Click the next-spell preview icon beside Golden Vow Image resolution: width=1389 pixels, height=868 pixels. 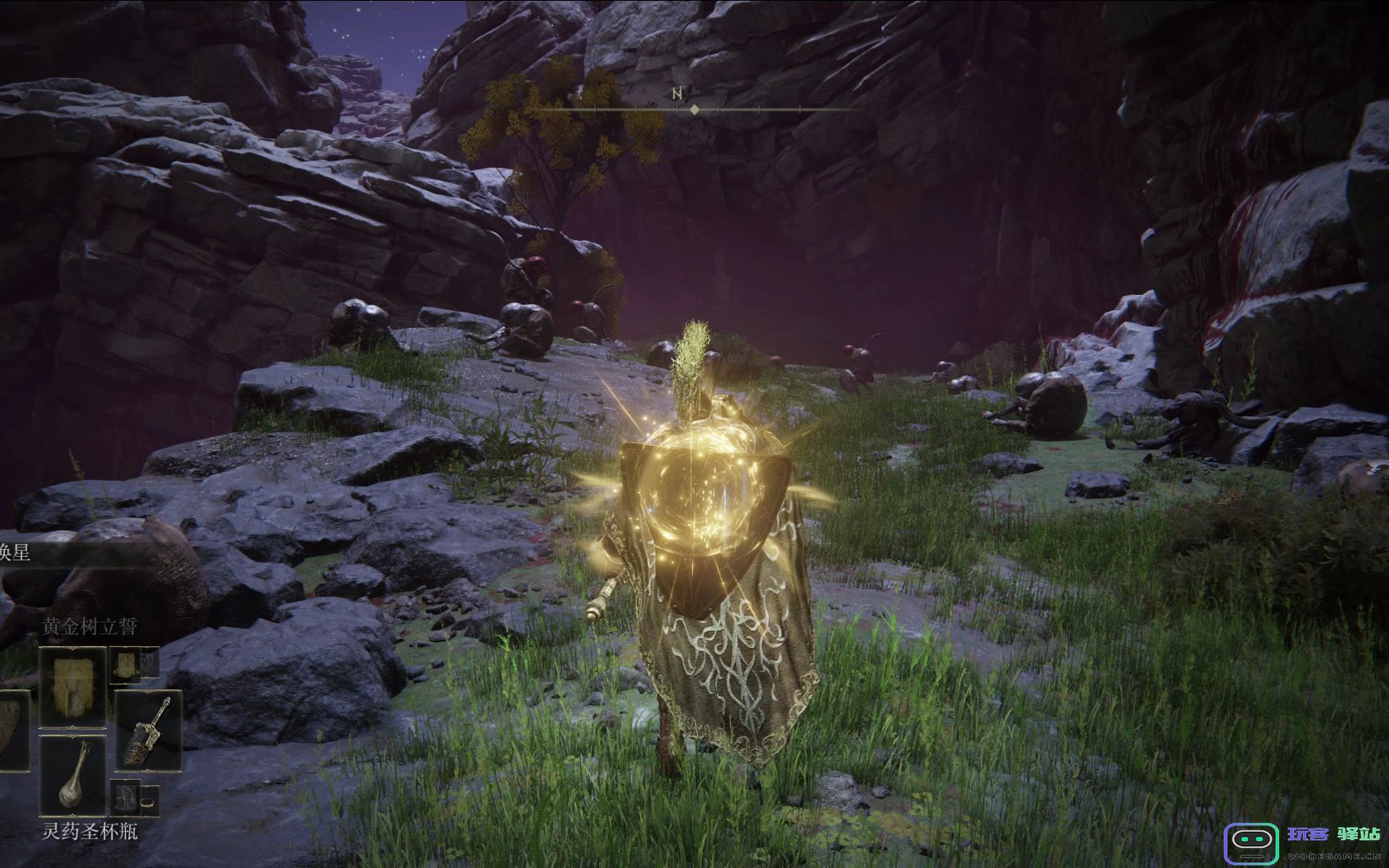click(x=125, y=664)
